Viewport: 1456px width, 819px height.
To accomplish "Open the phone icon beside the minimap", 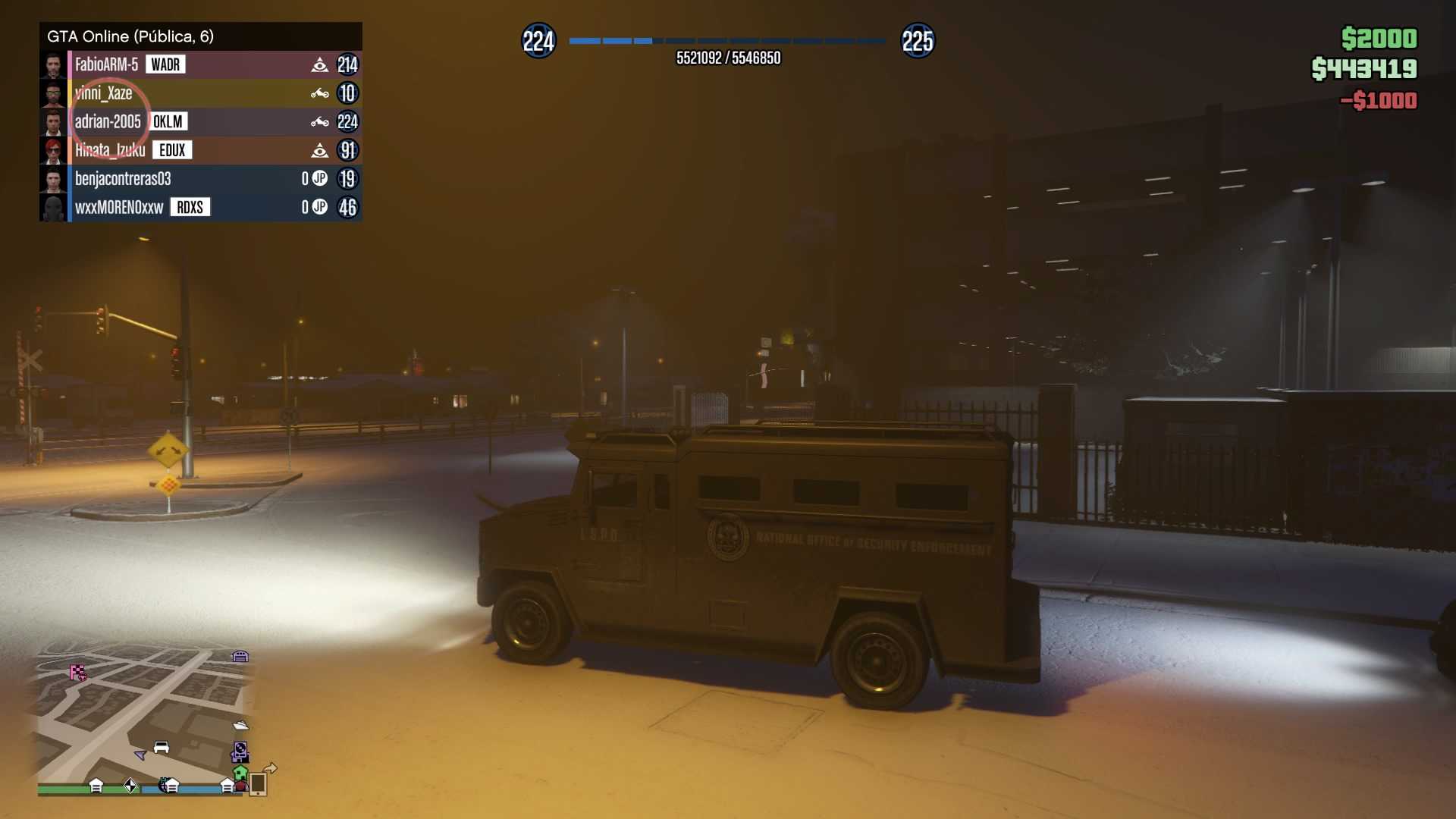I will coord(258,783).
